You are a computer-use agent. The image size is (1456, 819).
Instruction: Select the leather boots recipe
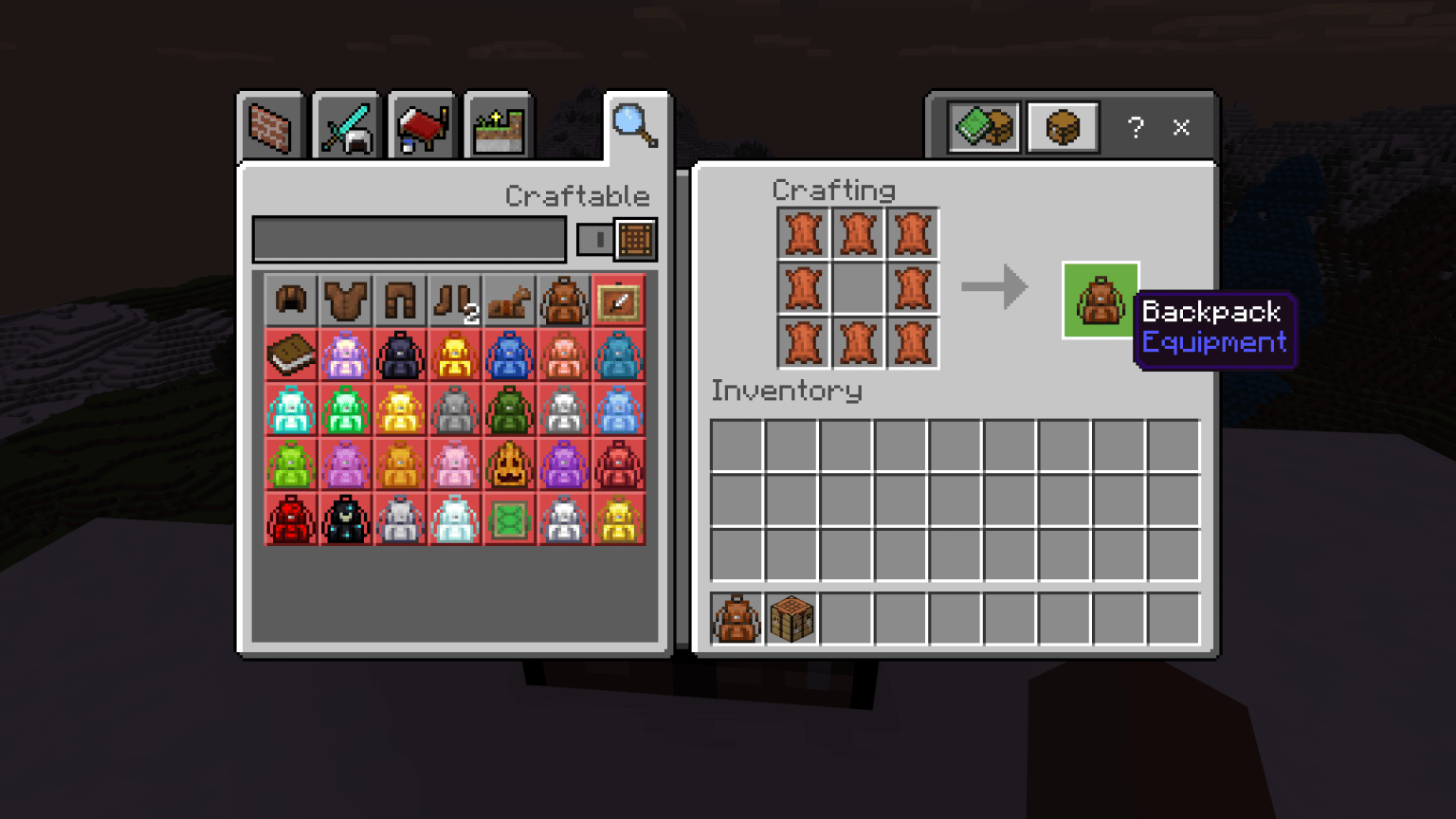click(x=453, y=300)
